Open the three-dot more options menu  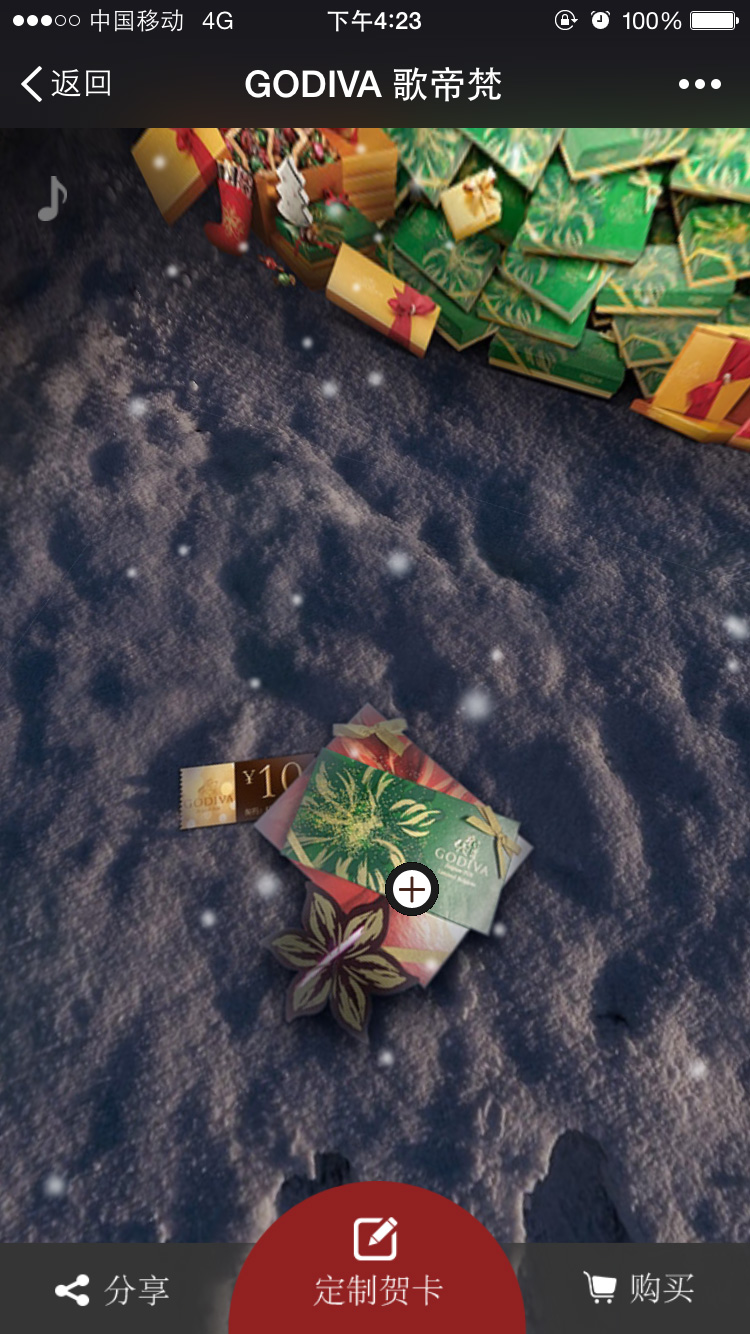click(x=699, y=85)
